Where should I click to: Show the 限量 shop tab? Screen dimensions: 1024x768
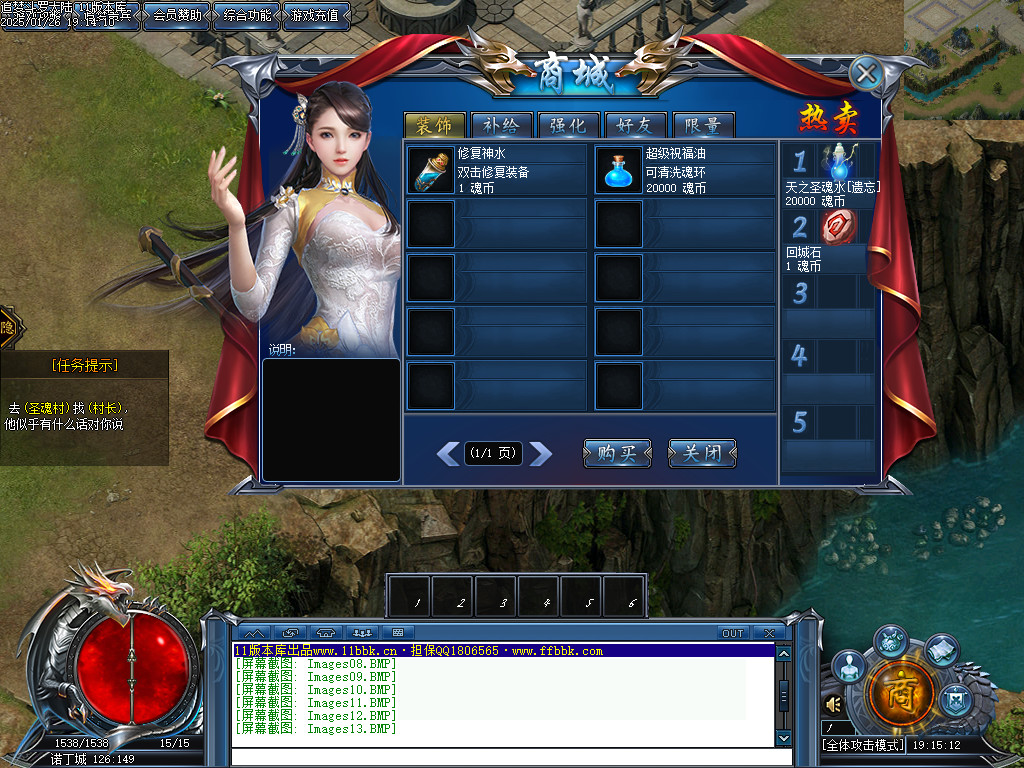tap(704, 126)
